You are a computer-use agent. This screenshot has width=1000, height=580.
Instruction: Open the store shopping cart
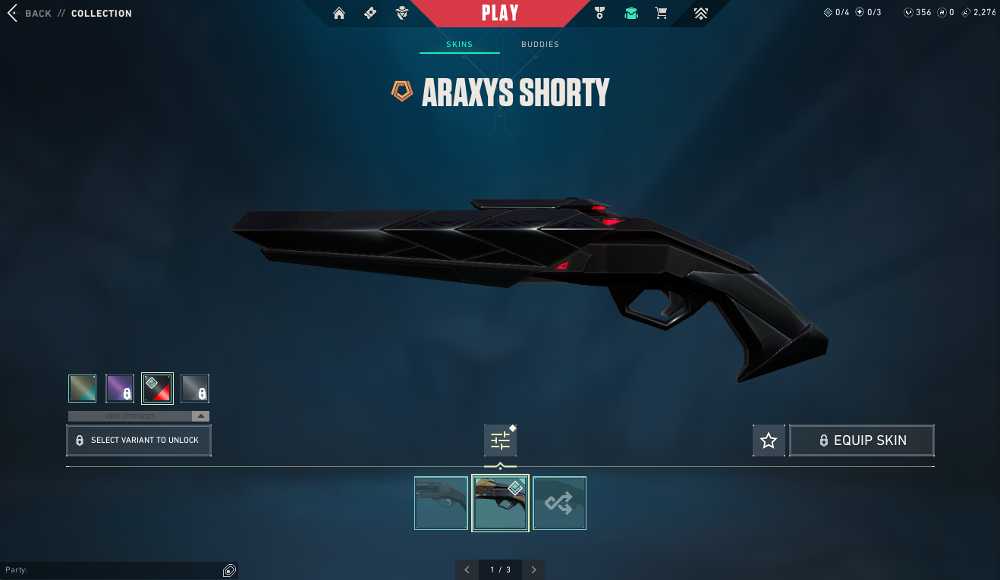661,14
